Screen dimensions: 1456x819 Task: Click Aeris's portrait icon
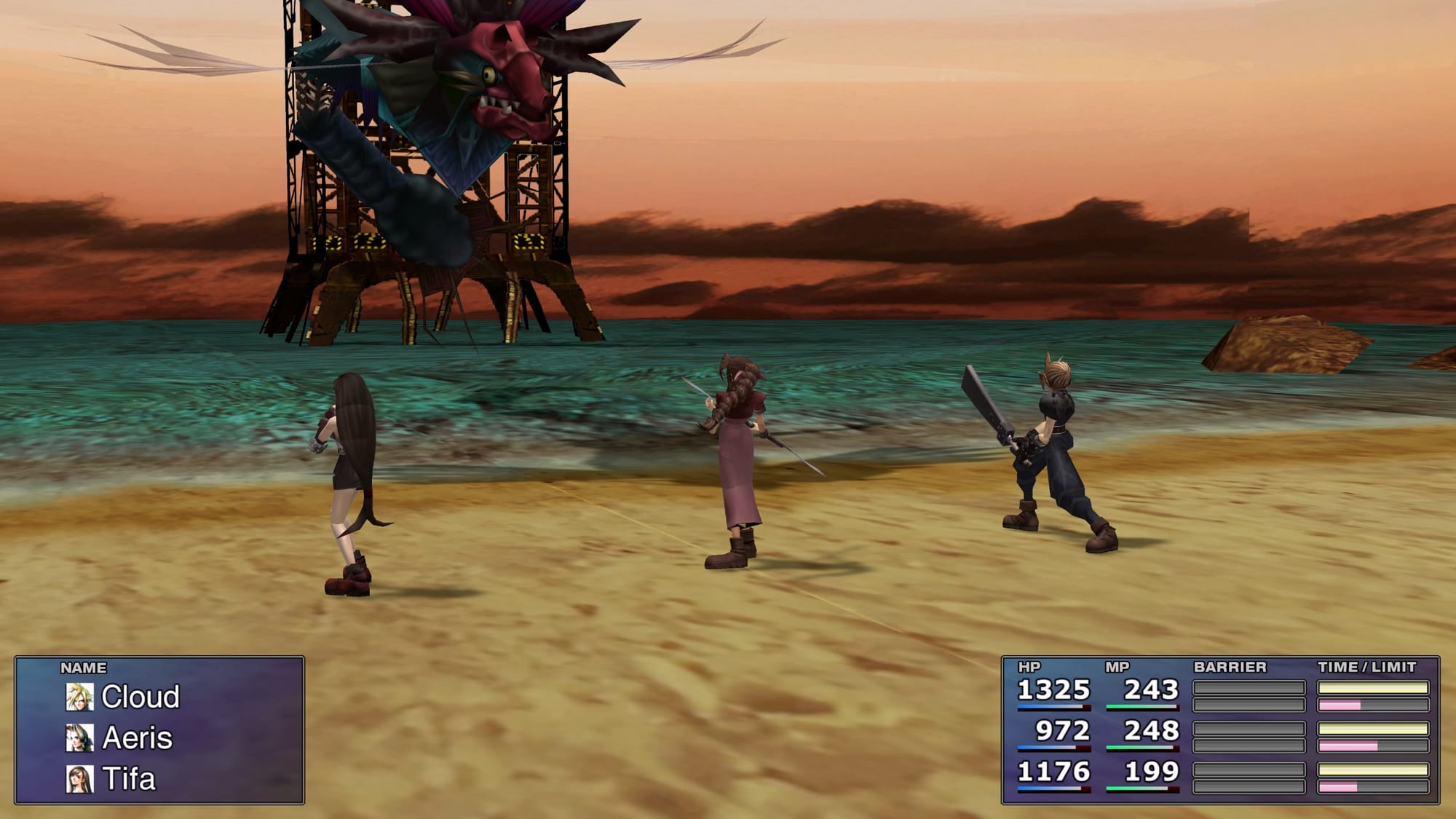point(80,738)
